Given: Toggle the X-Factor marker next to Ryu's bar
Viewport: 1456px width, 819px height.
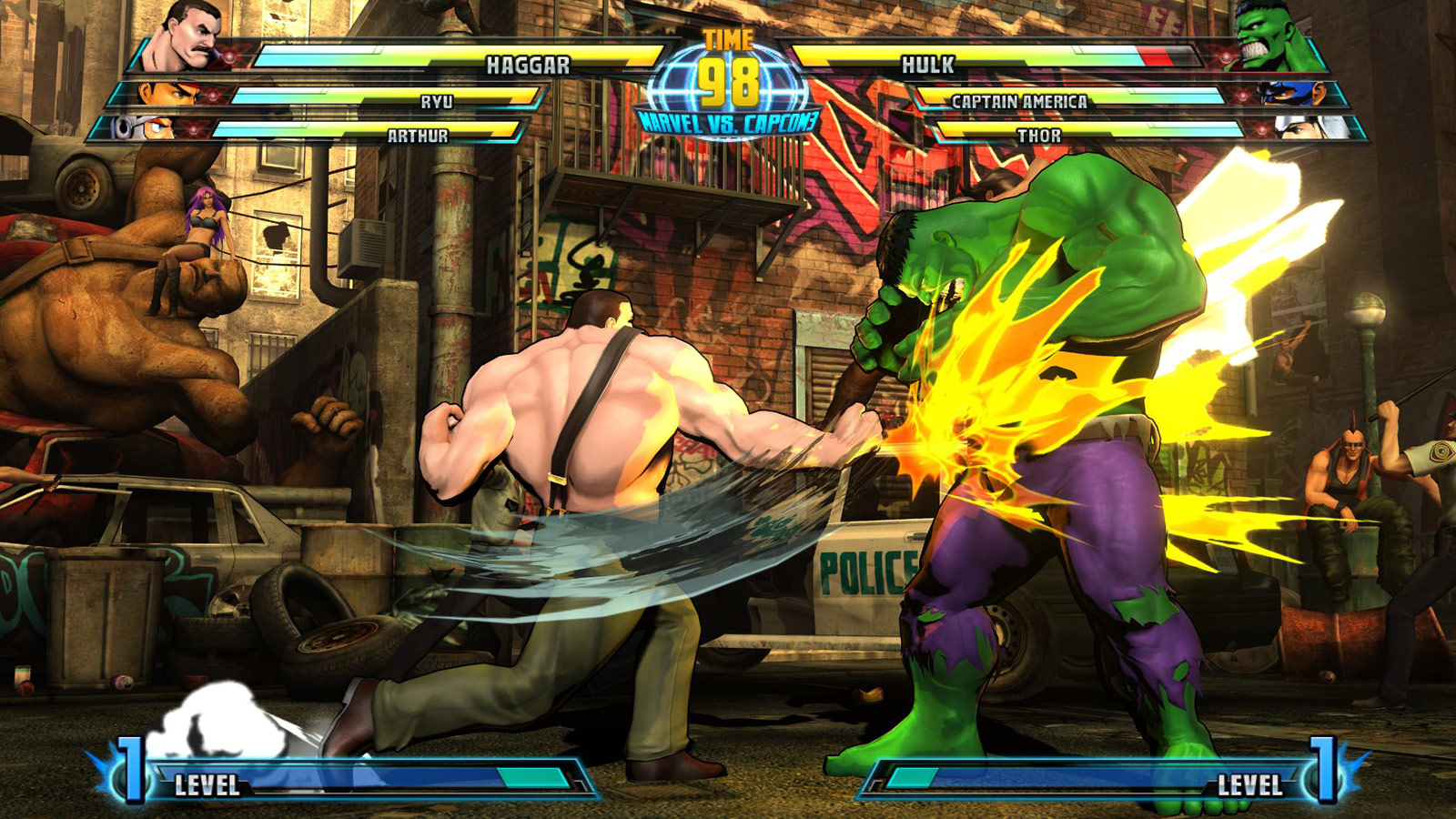Looking at the screenshot, I should click(213, 95).
